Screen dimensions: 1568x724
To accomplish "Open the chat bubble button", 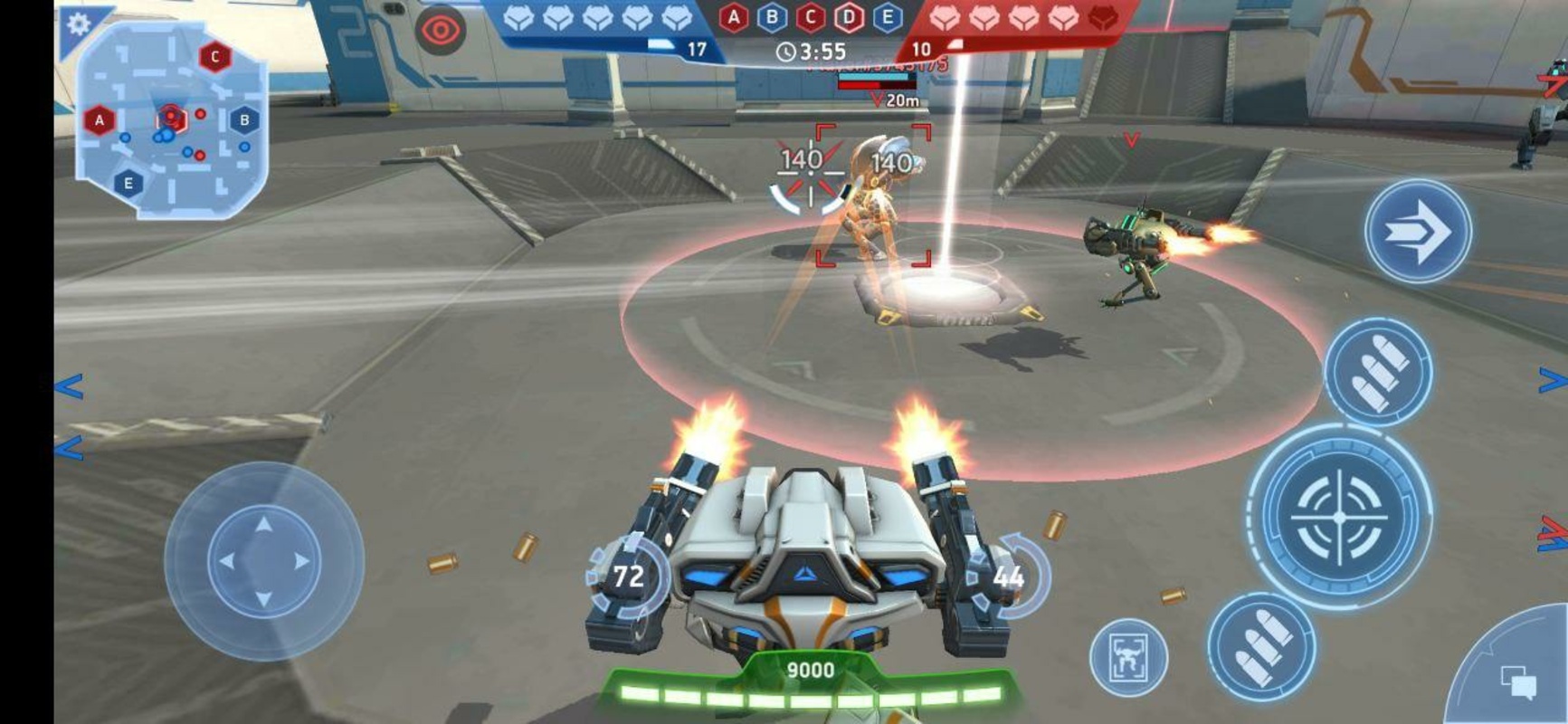I will pos(1517,681).
